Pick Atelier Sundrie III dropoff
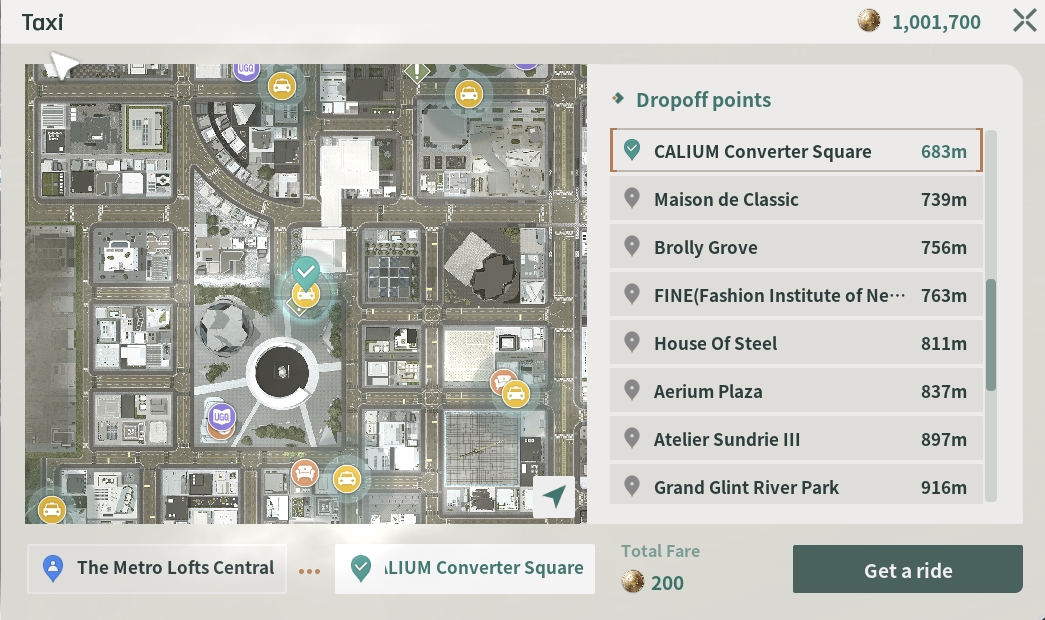The image size is (1045, 620). (796, 439)
